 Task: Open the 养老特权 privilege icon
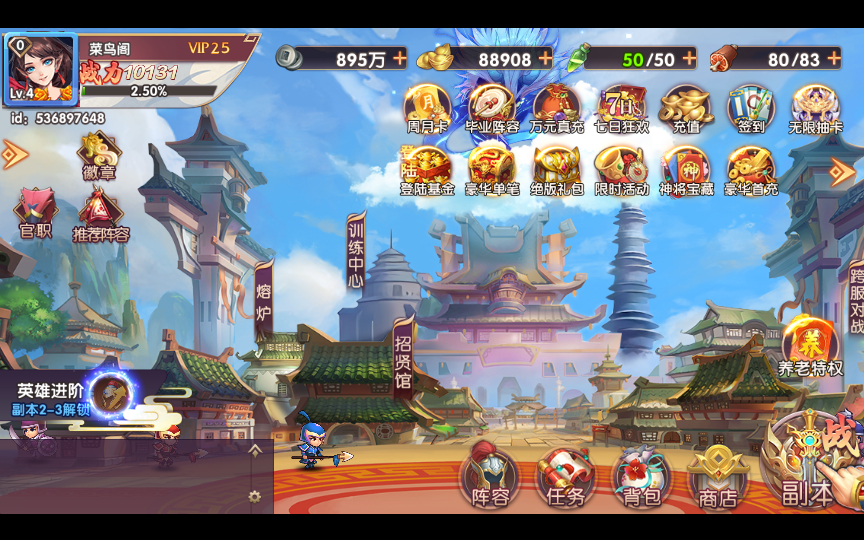pyautogui.click(x=810, y=347)
